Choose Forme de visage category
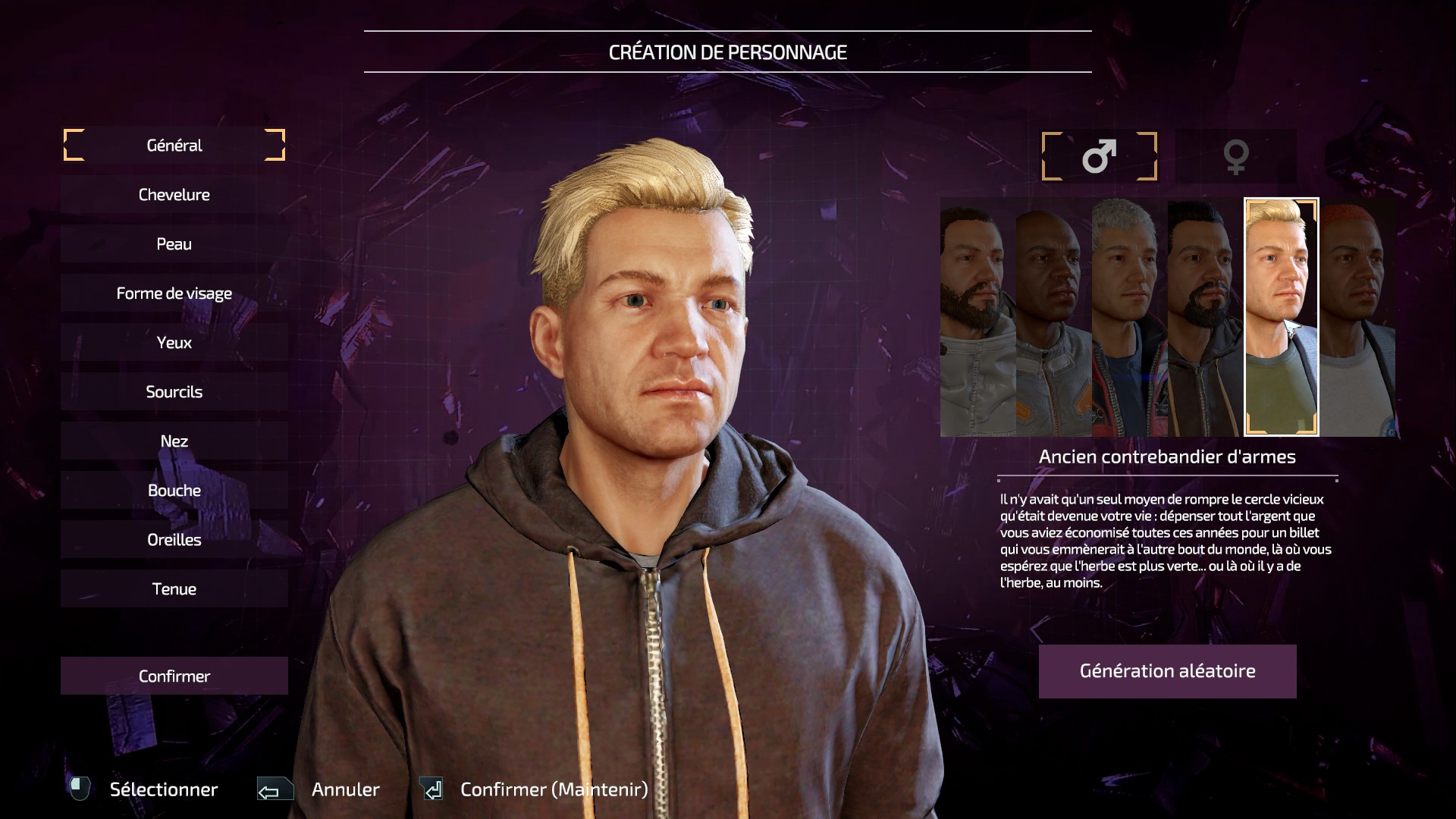The image size is (1456, 819). [174, 293]
